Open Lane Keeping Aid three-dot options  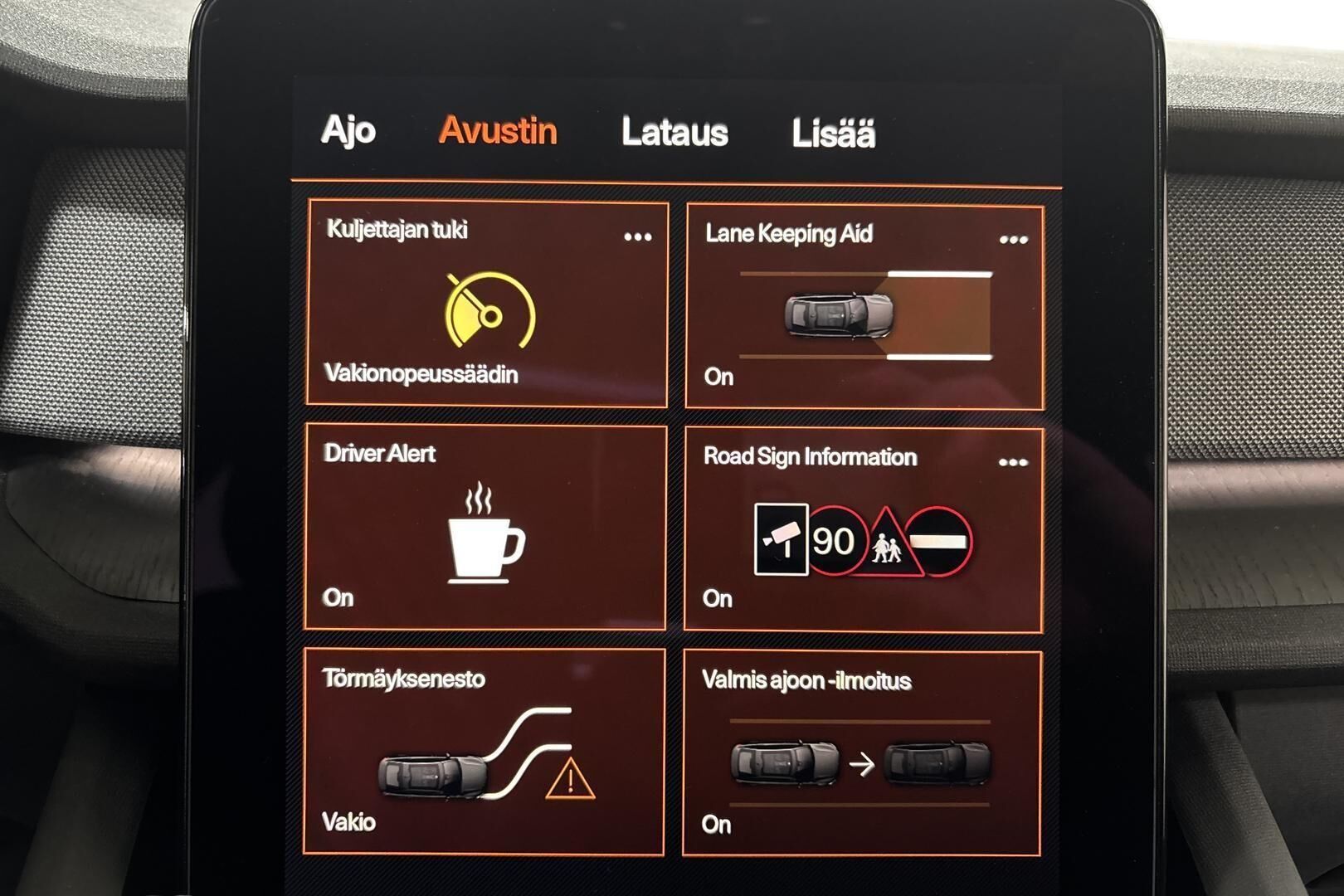pos(1013,240)
